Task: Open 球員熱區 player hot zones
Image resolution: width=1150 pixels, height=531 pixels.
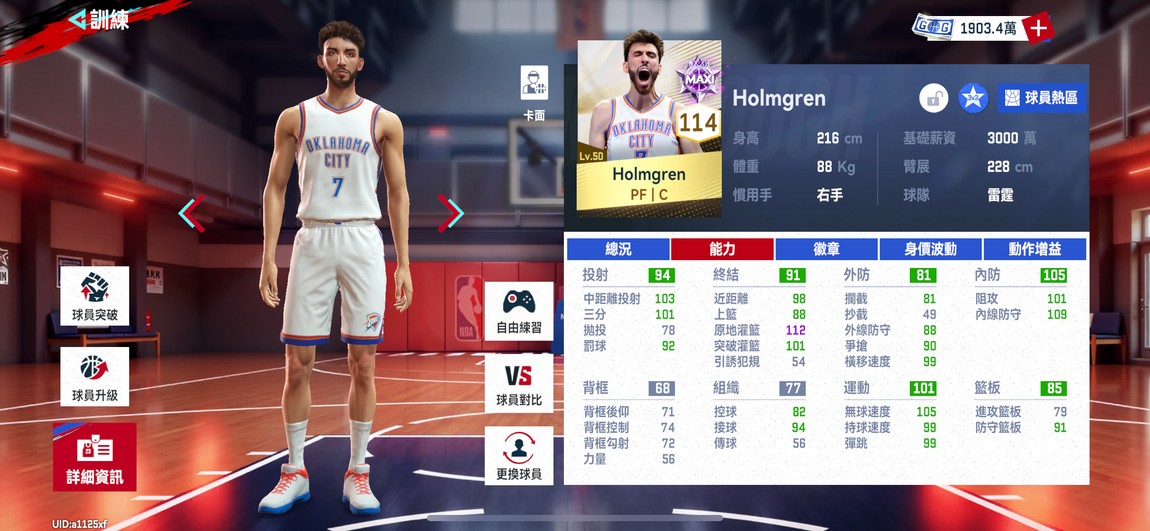Action: click(x=1041, y=98)
